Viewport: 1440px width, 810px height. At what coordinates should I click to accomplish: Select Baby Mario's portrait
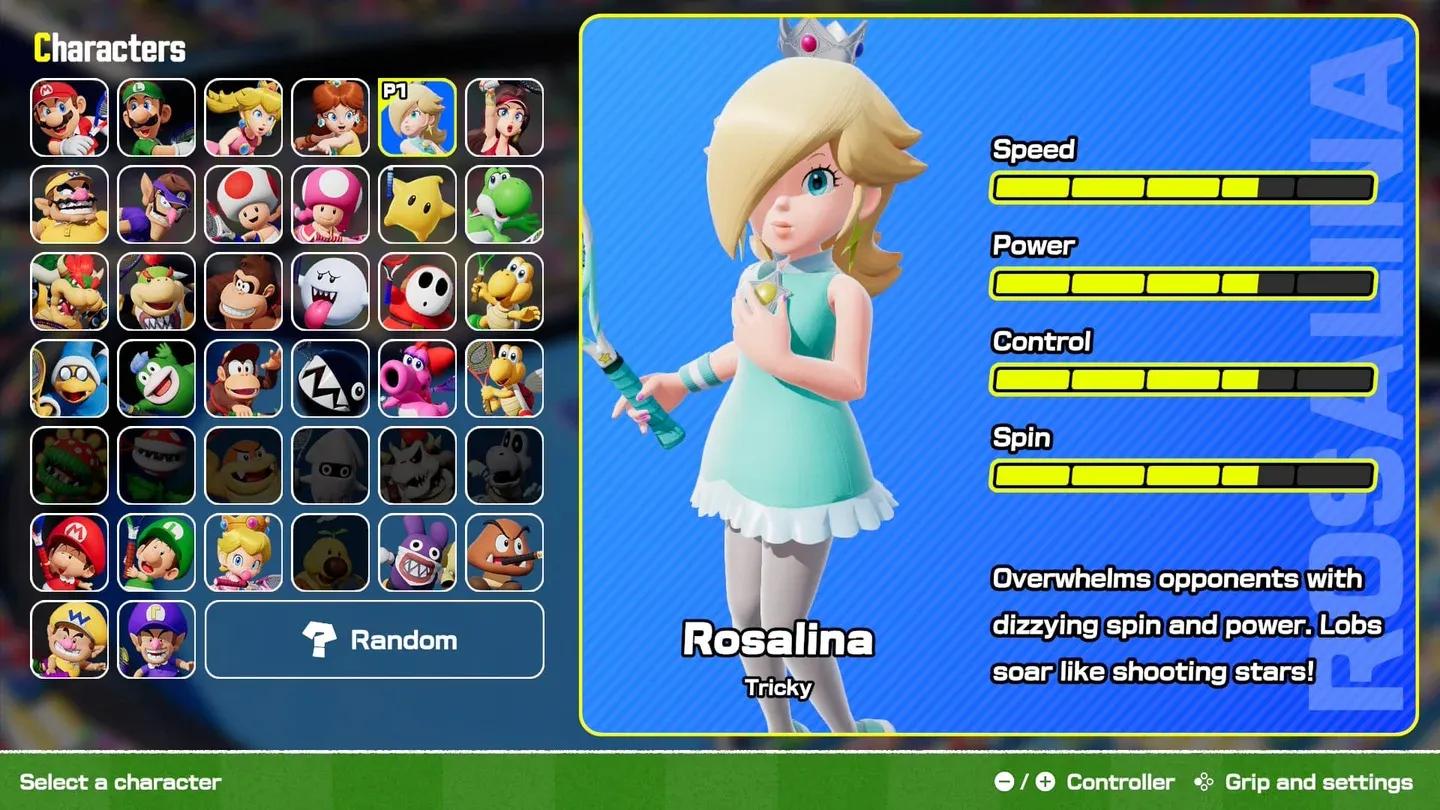tap(69, 553)
